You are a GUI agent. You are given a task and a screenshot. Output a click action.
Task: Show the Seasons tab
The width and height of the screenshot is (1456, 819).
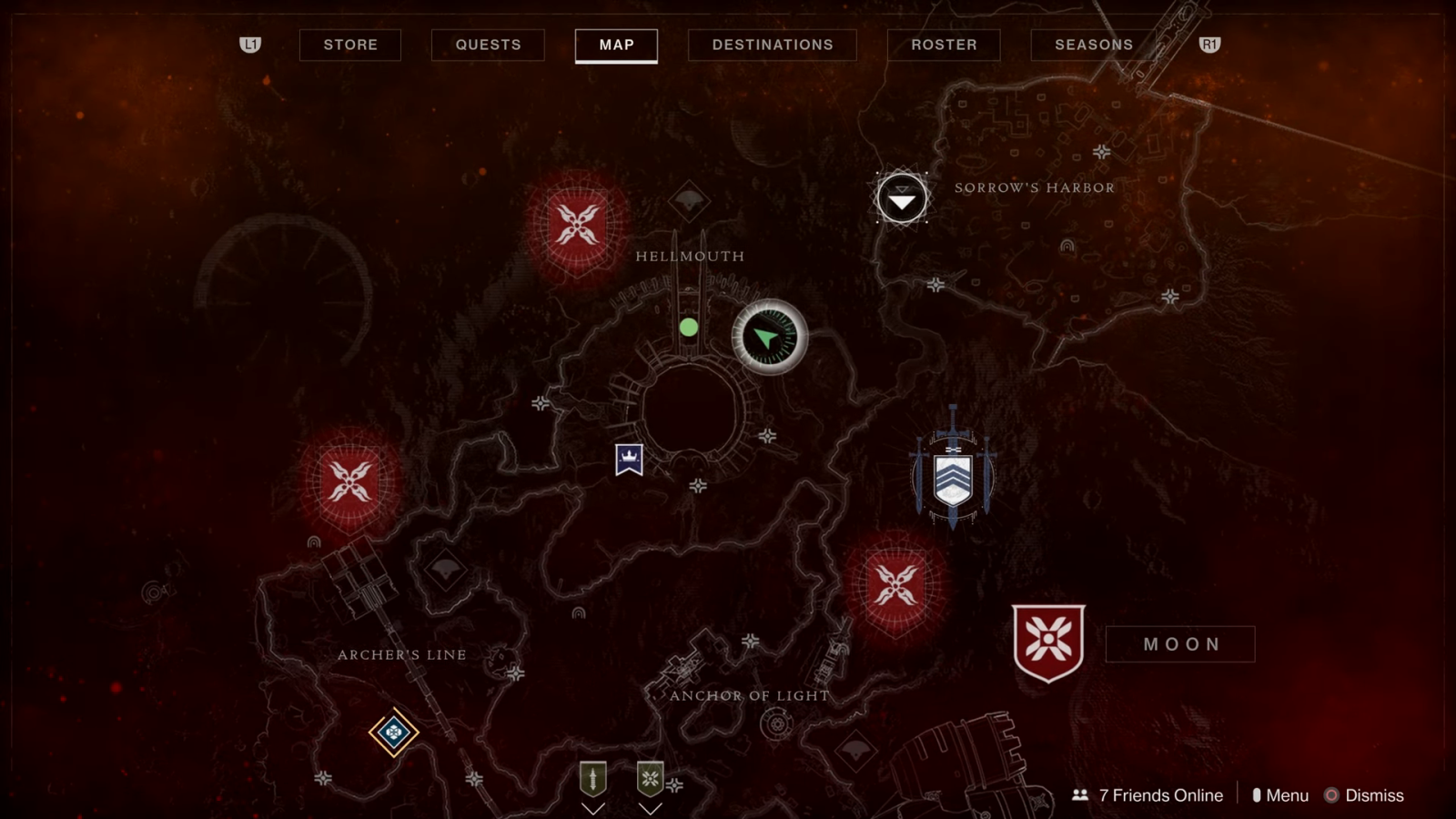point(1094,45)
